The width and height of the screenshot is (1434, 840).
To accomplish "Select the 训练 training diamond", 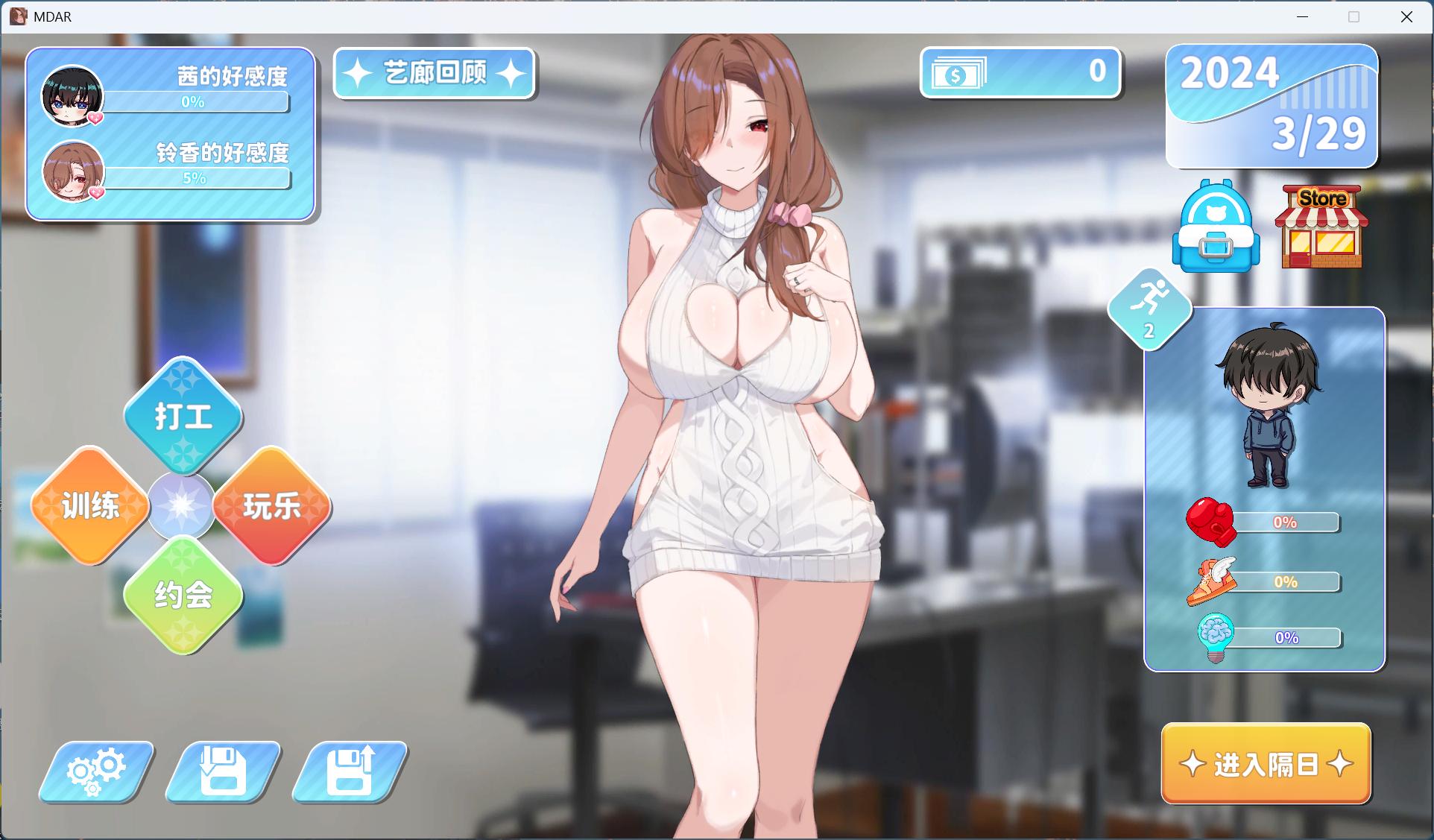I will 89,505.
